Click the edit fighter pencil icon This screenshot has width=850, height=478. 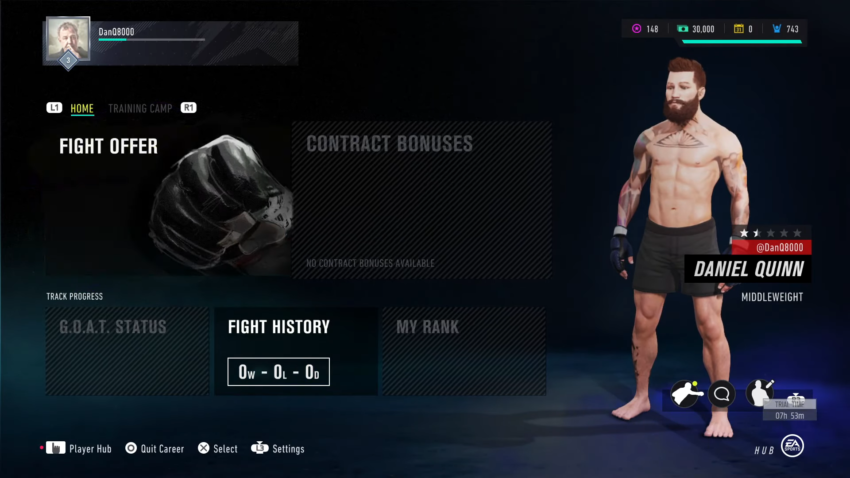coord(760,394)
